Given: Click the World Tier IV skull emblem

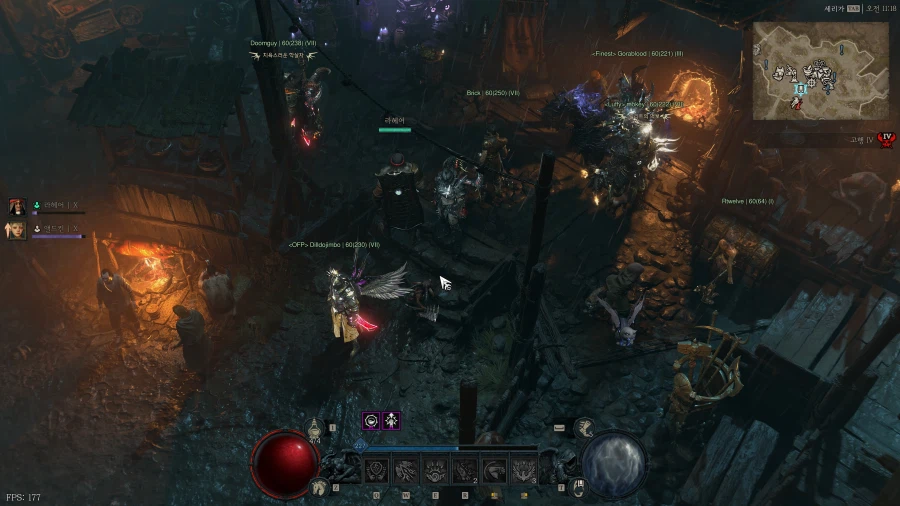Looking at the screenshot, I should [884, 140].
